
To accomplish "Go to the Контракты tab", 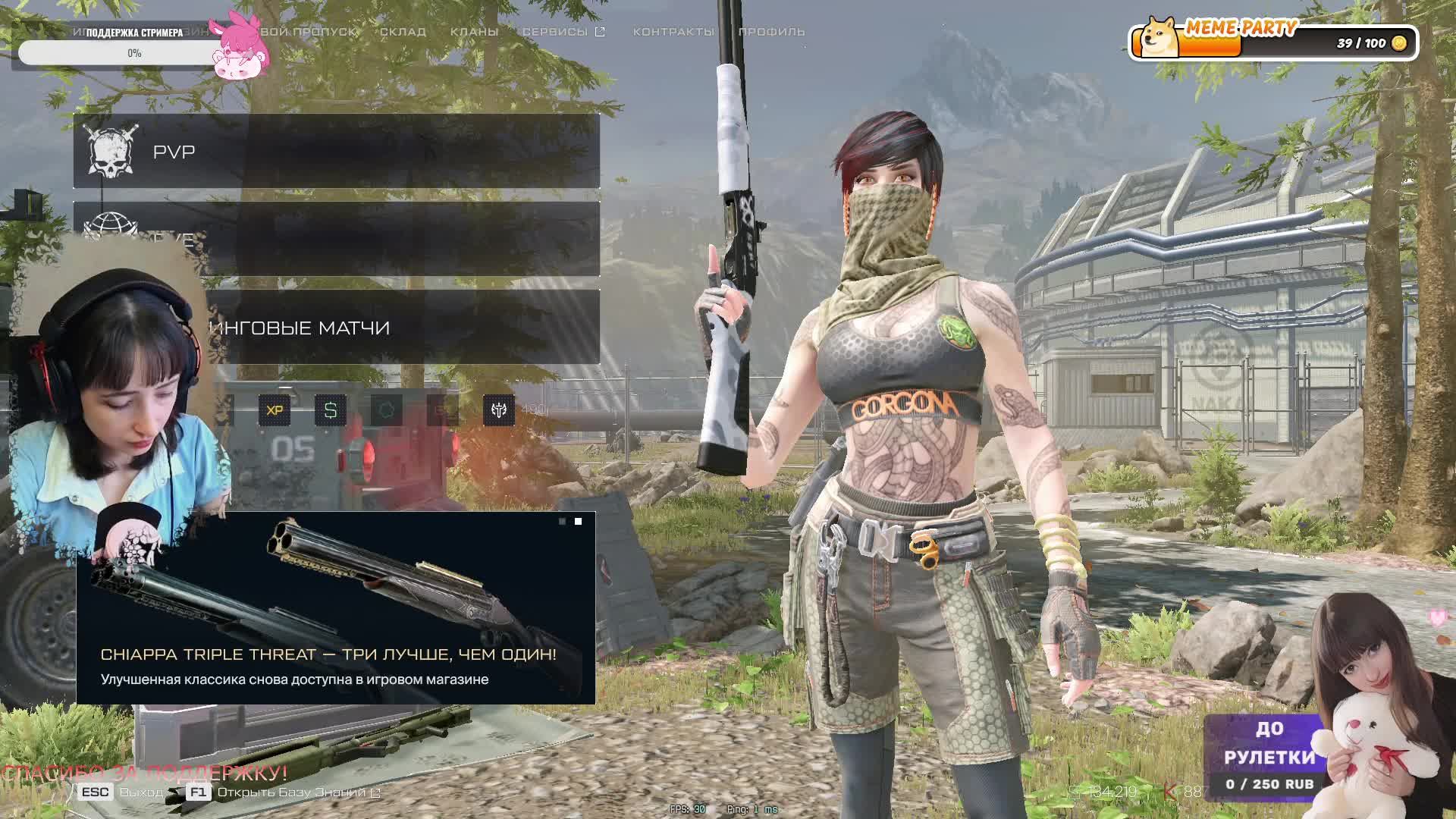I will 673,32.
